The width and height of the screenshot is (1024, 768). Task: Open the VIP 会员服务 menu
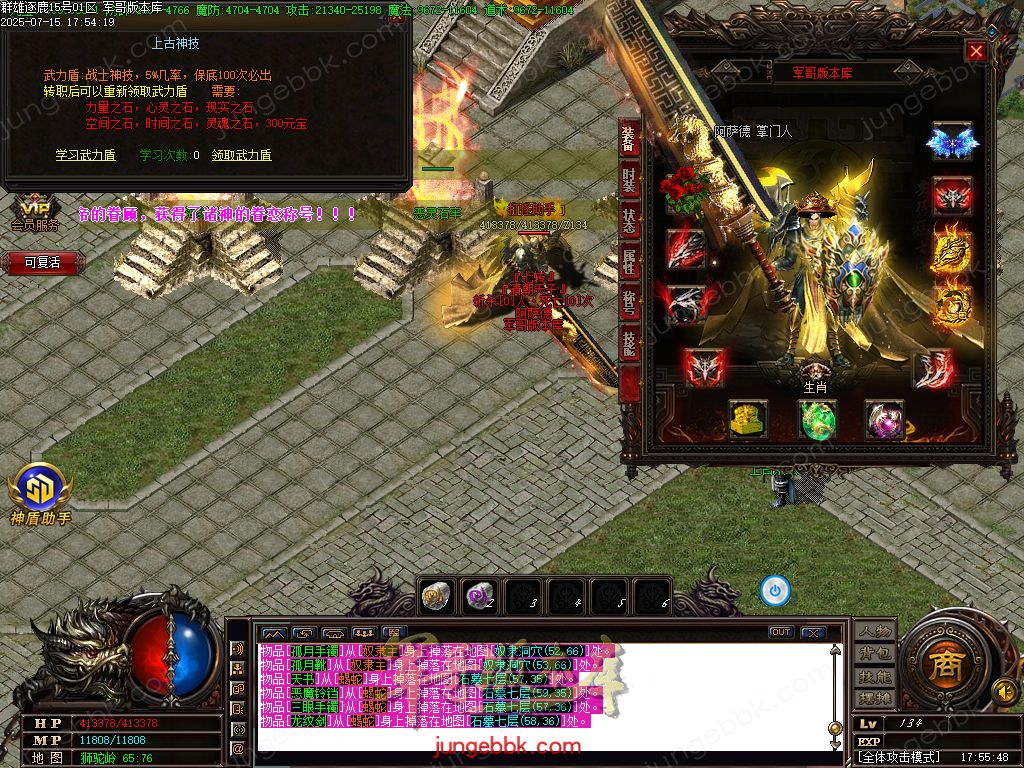pos(34,214)
